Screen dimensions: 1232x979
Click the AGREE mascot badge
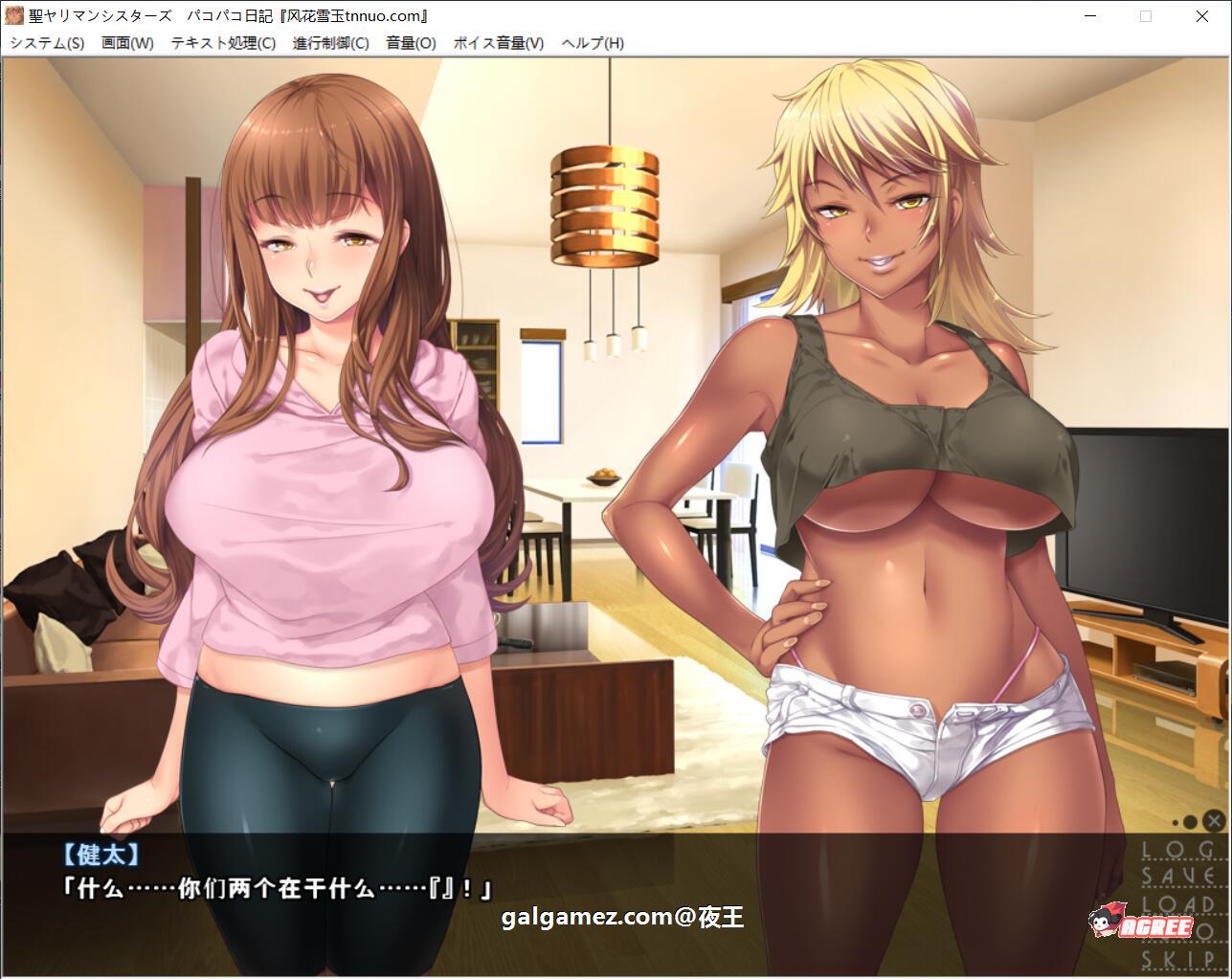click(1146, 923)
